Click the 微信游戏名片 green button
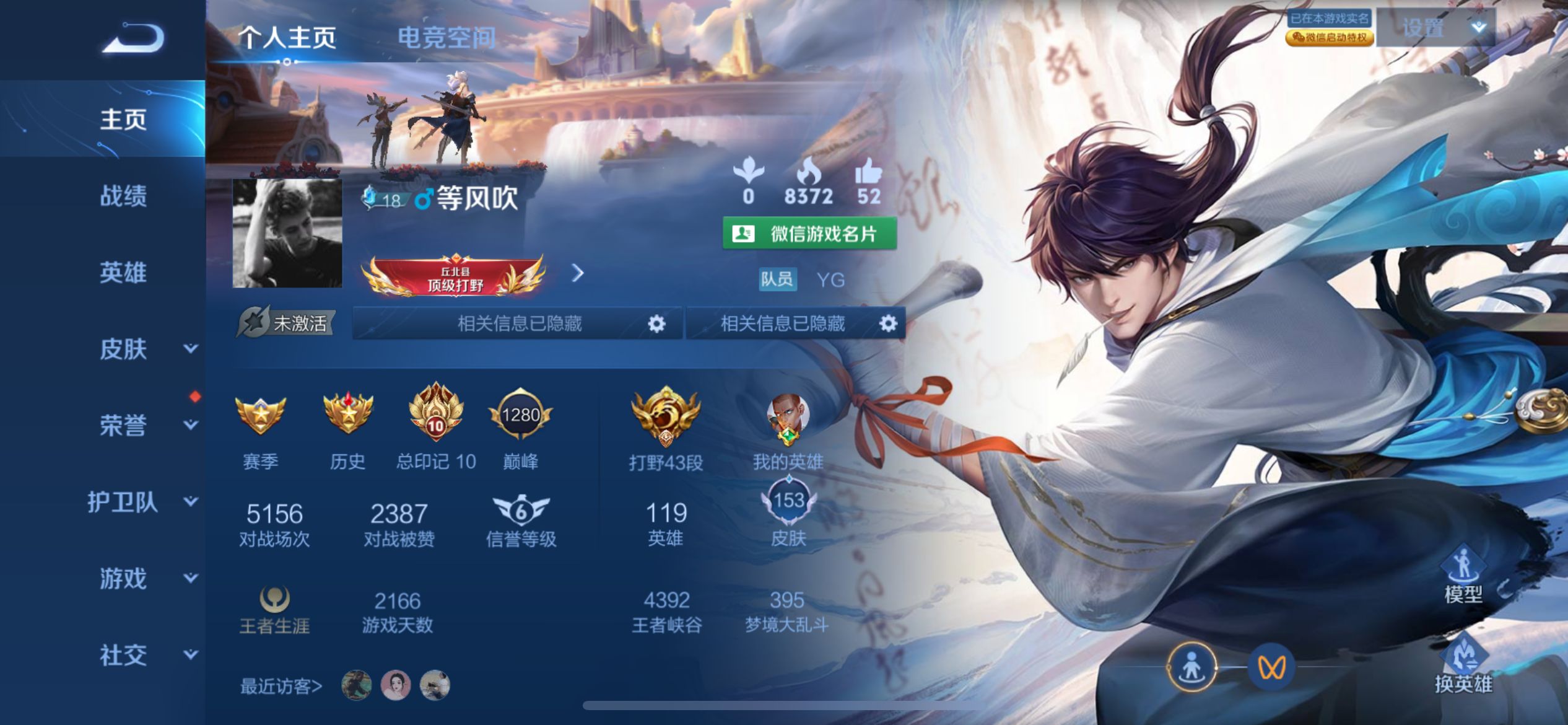The height and width of the screenshot is (725, 1568). [x=810, y=234]
